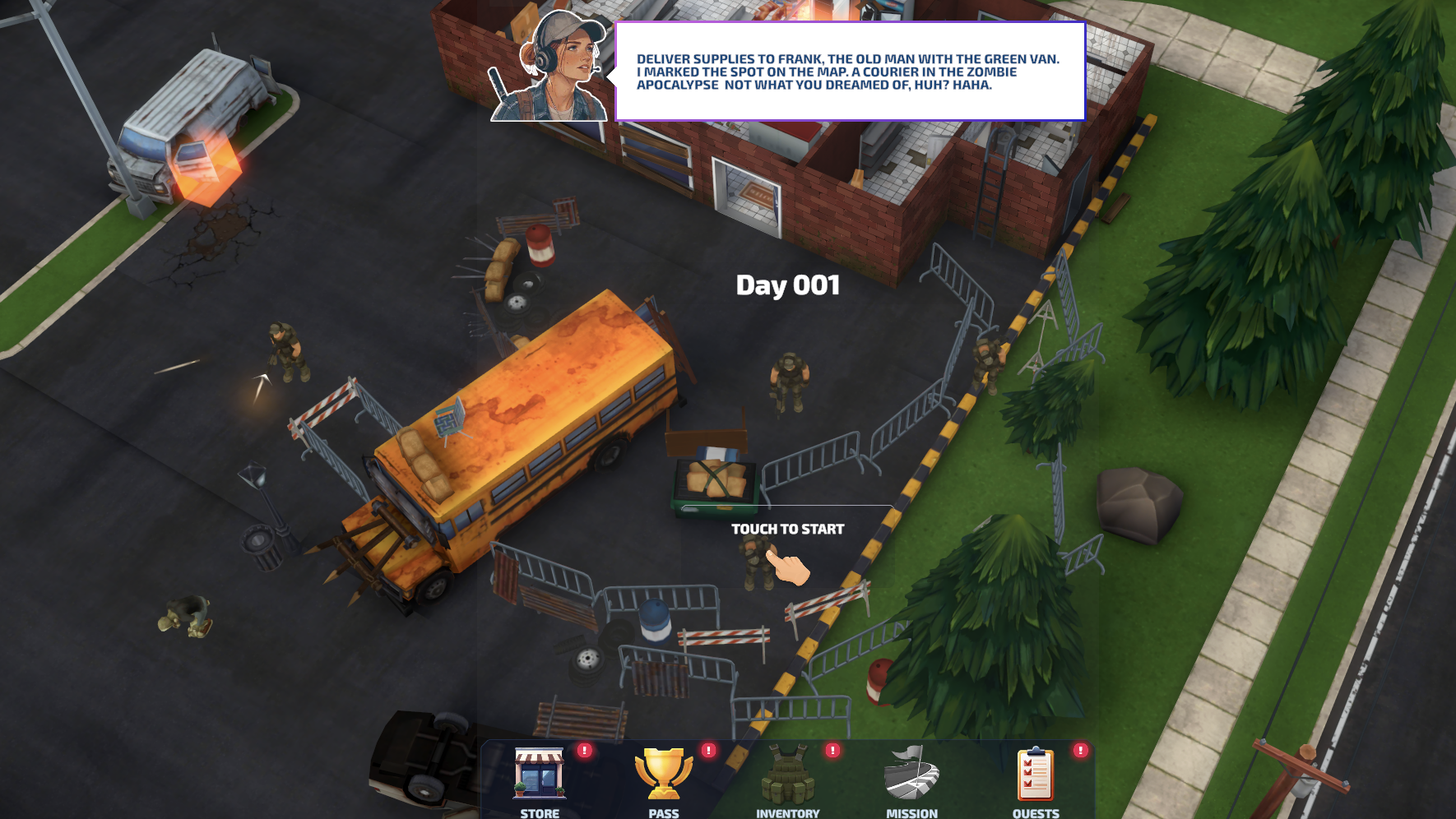
Task: Click the red exclamation badge above the Pass trophy
Action: [710, 749]
